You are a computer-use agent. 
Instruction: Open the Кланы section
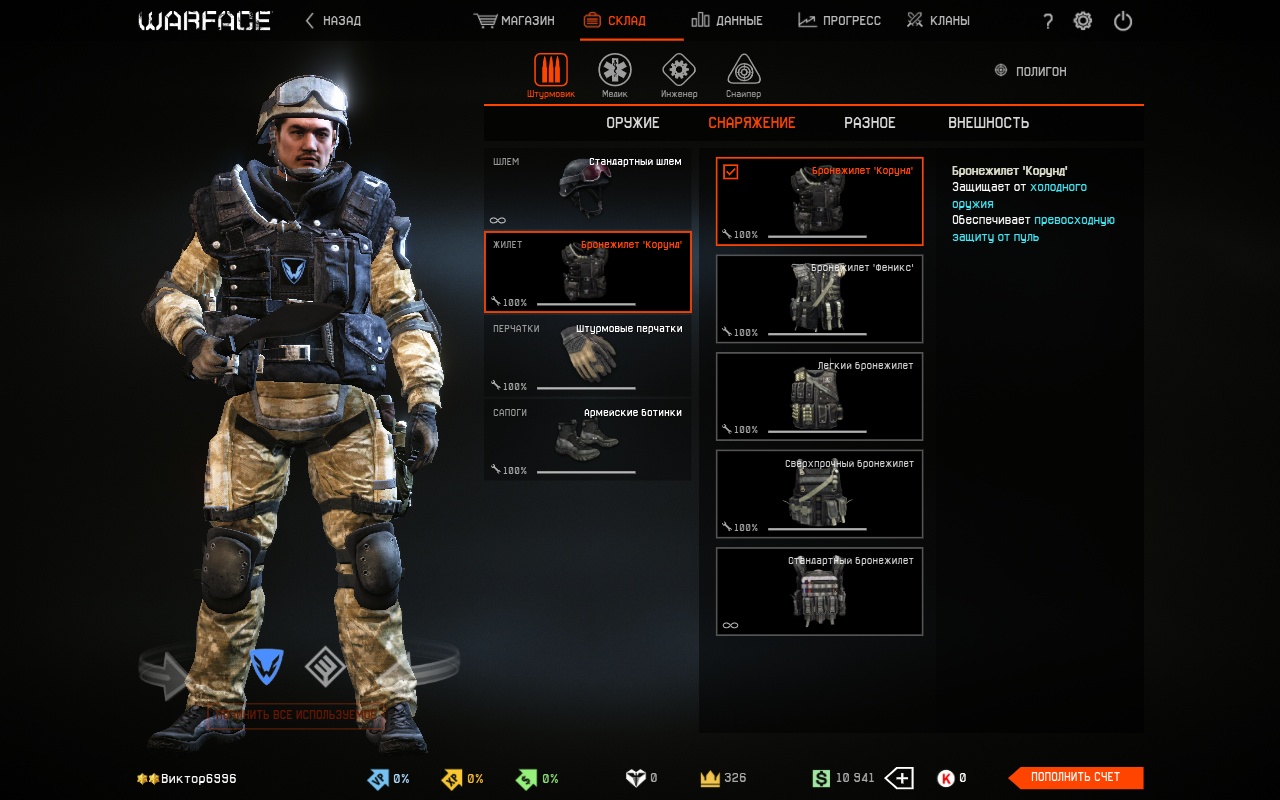pyautogui.click(x=937, y=20)
